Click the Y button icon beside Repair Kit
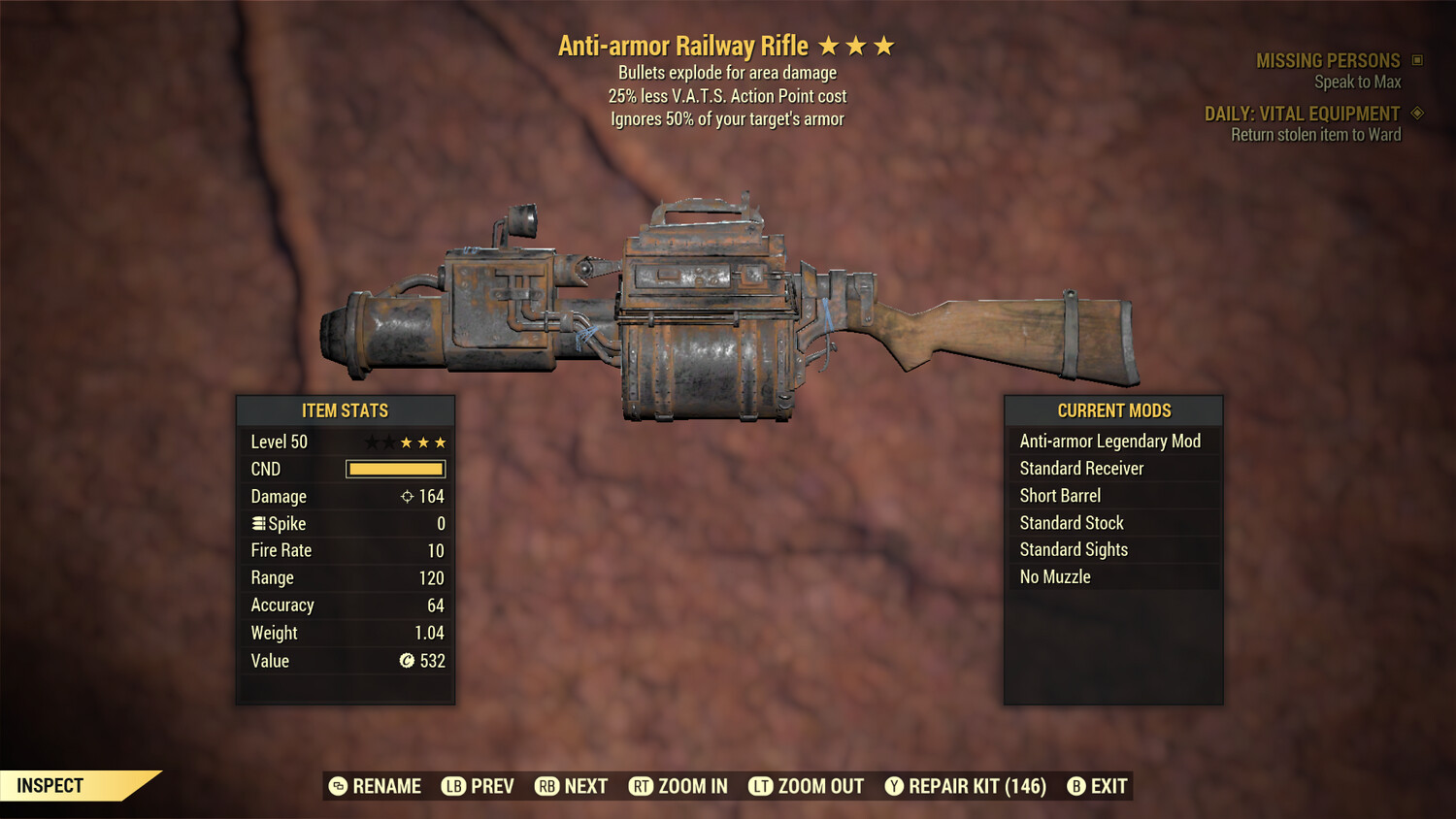The width and height of the screenshot is (1456, 819). point(894,786)
